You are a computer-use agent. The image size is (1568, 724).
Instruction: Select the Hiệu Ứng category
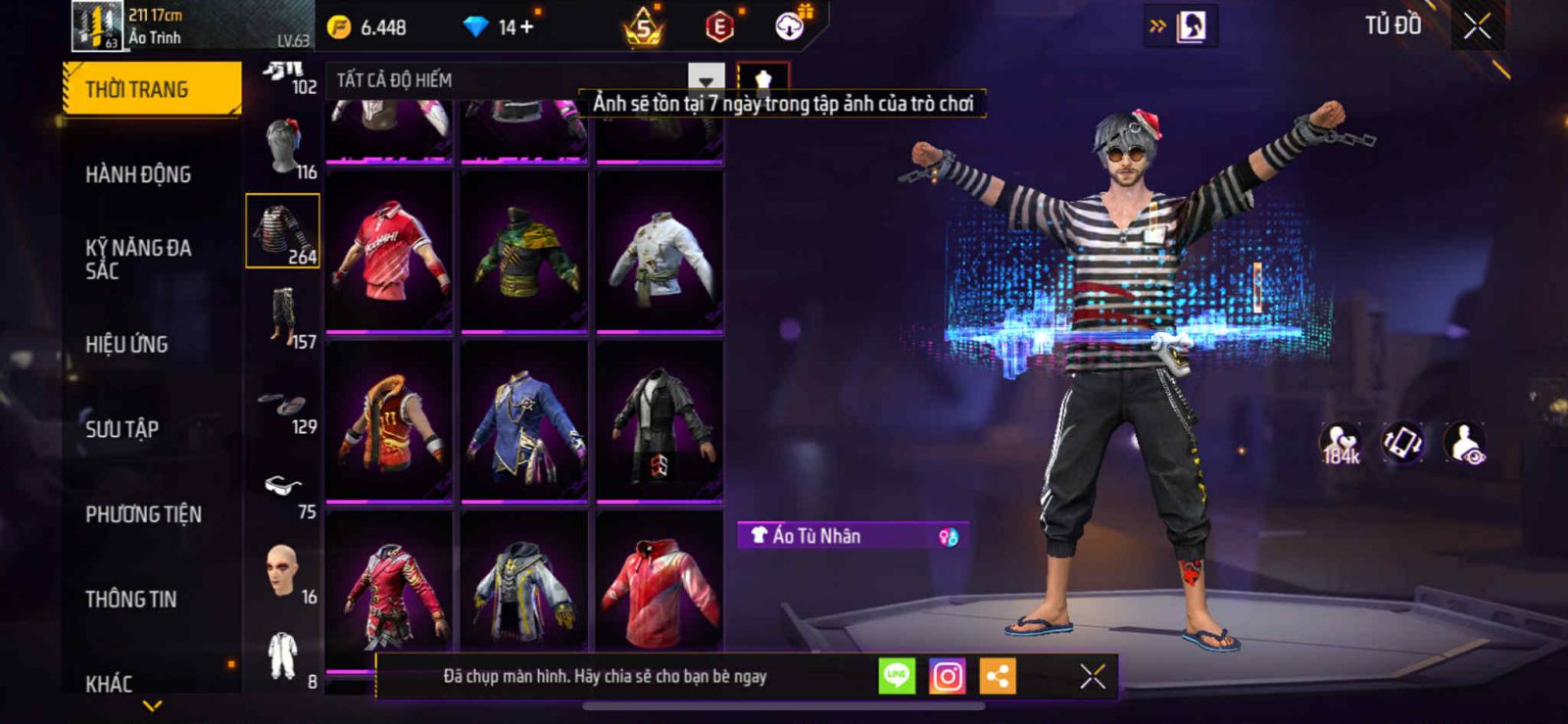click(126, 344)
